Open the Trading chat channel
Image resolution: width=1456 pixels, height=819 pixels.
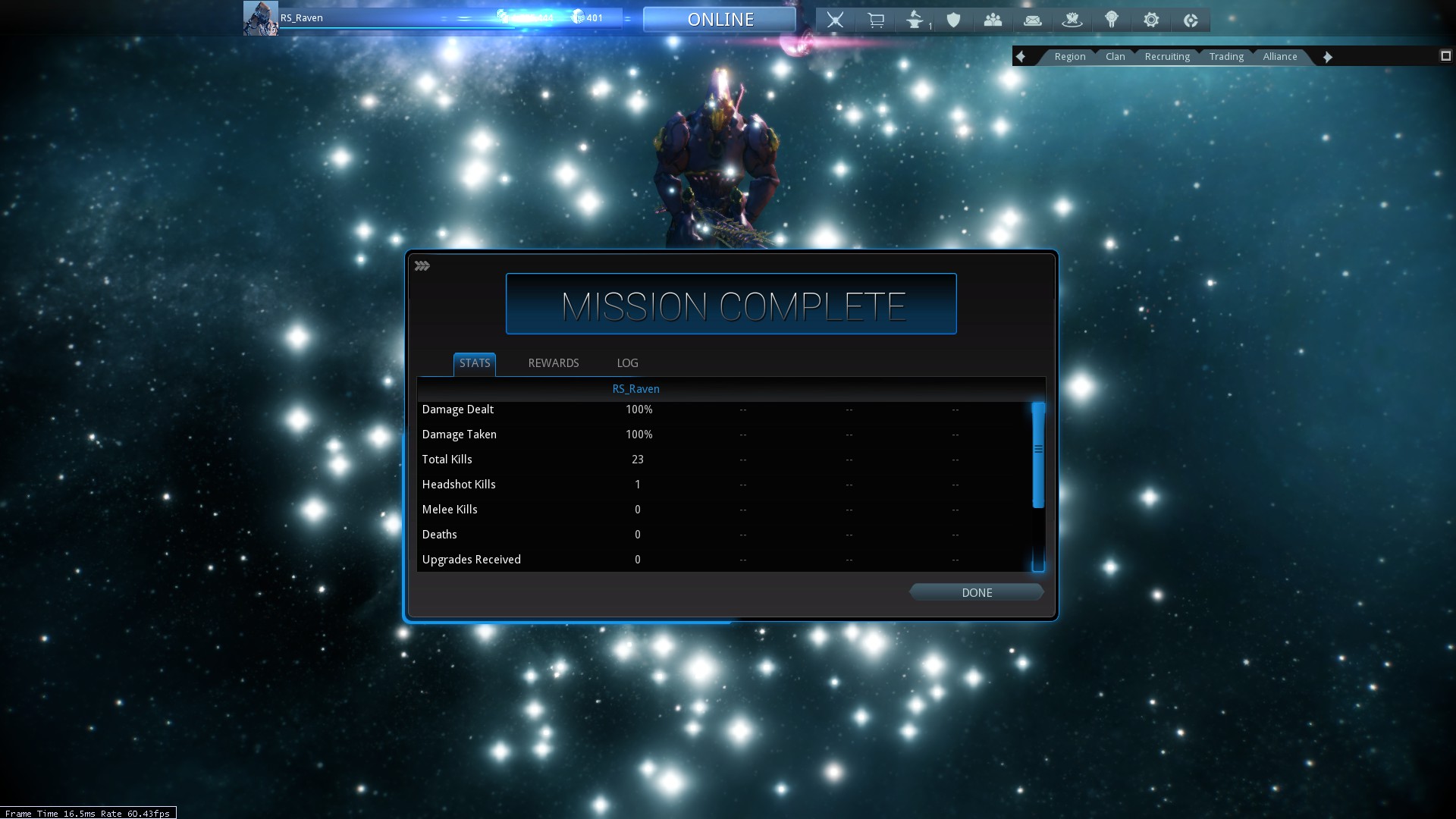point(1225,57)
